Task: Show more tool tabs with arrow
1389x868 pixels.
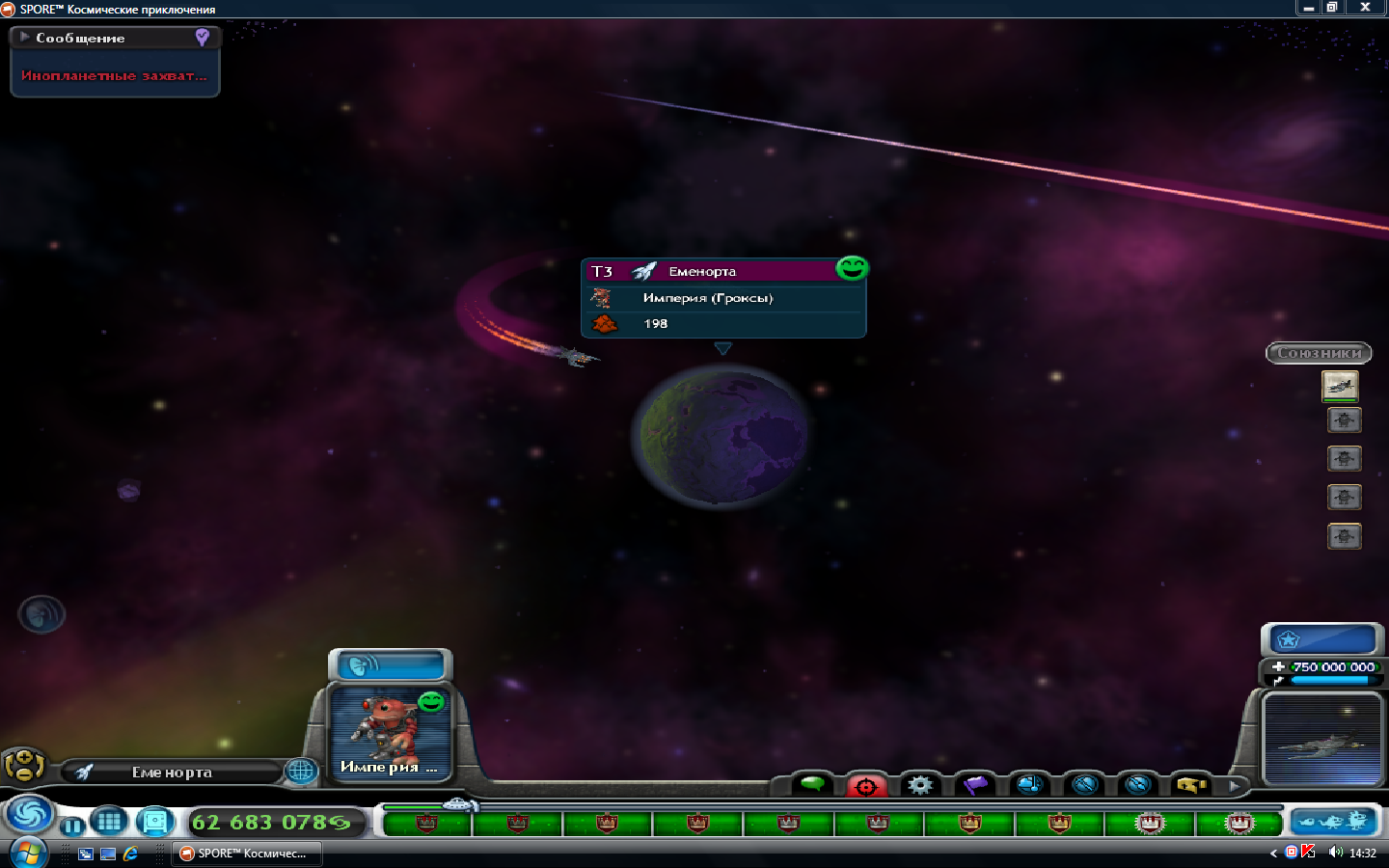Action: pyautogui.click(x=1234, y=786)
